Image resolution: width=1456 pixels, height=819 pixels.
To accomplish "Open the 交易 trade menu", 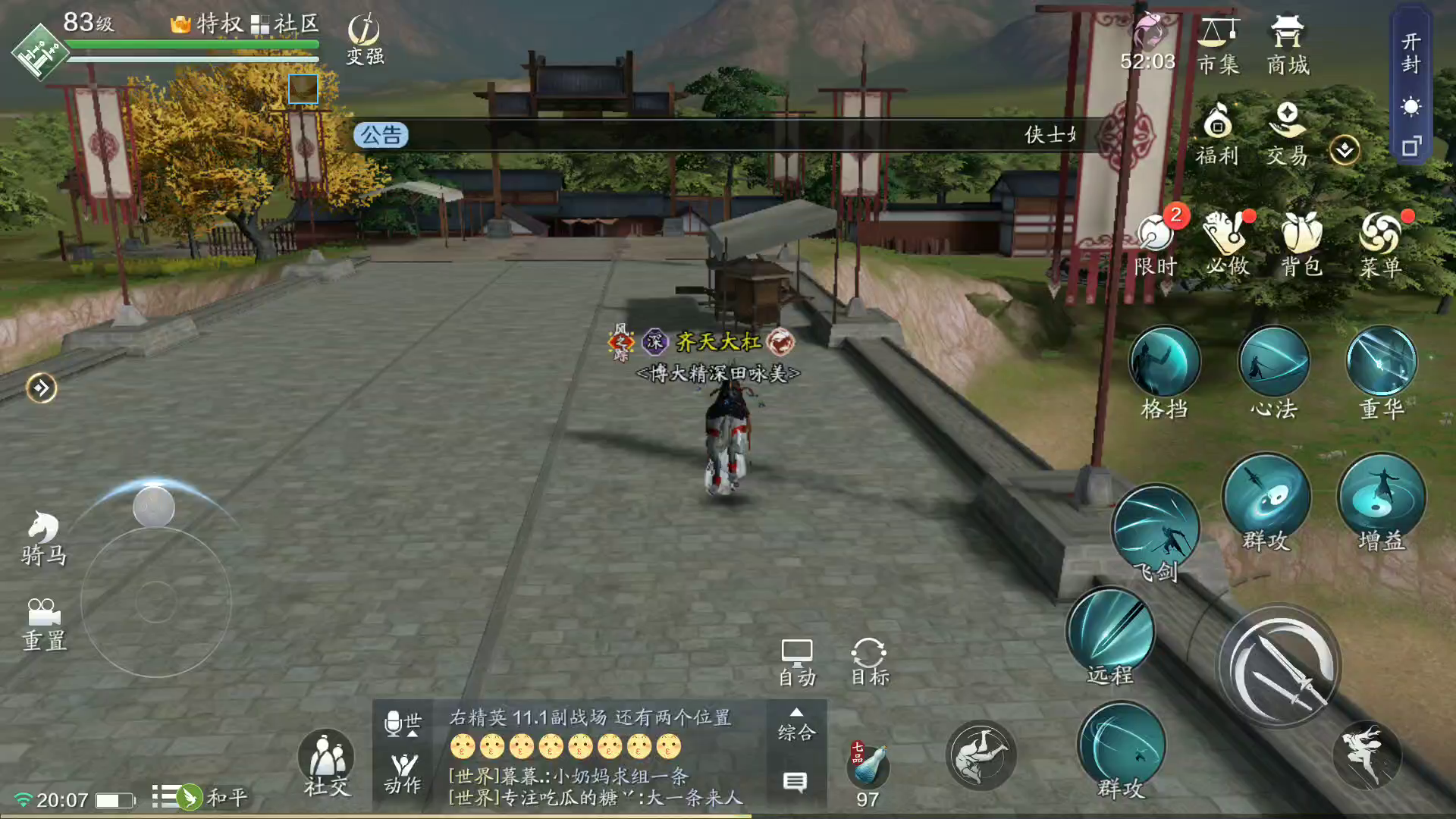I will coord(1287,134).
